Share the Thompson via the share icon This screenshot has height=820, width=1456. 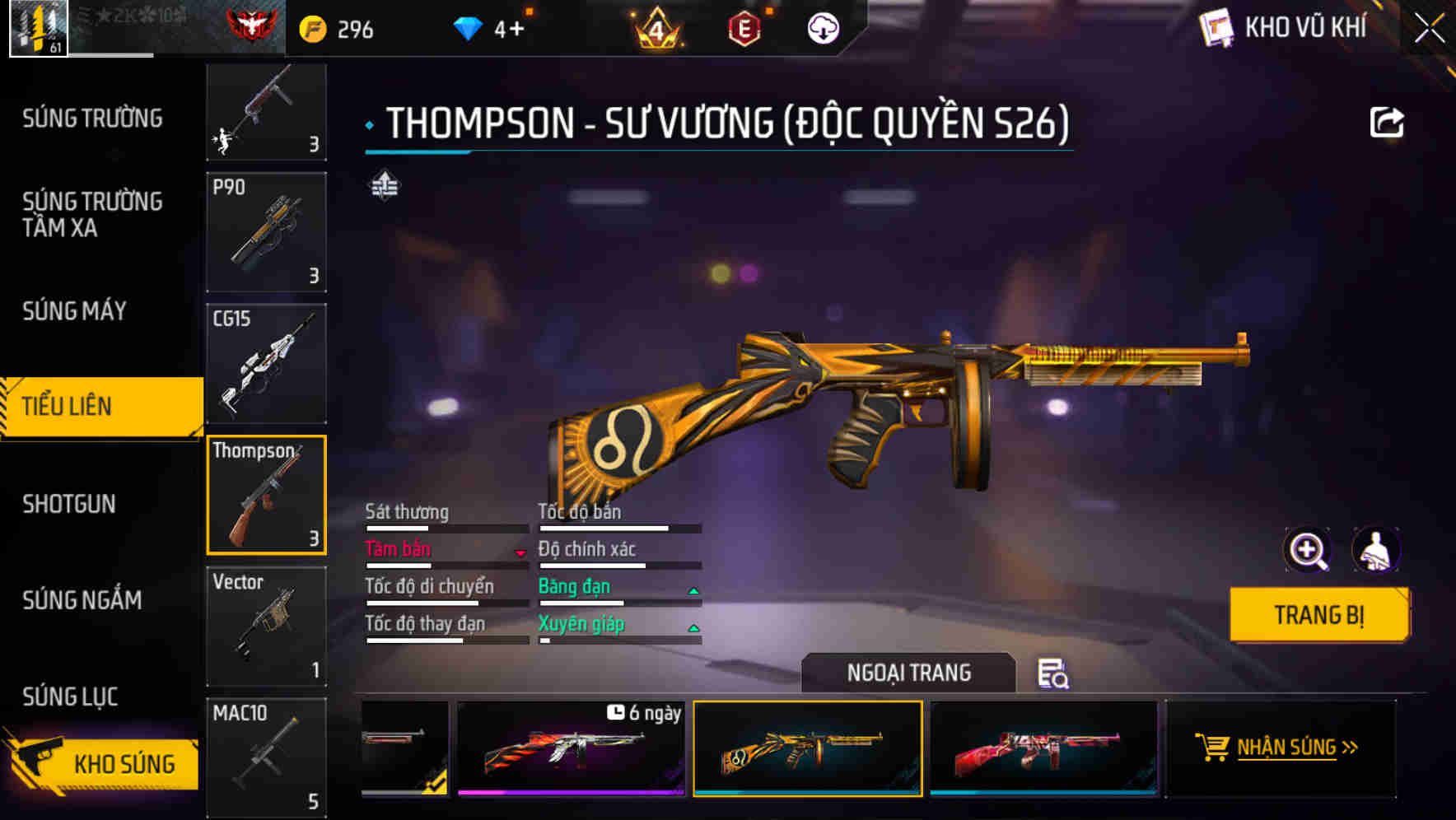click(x=1388, y=121)
